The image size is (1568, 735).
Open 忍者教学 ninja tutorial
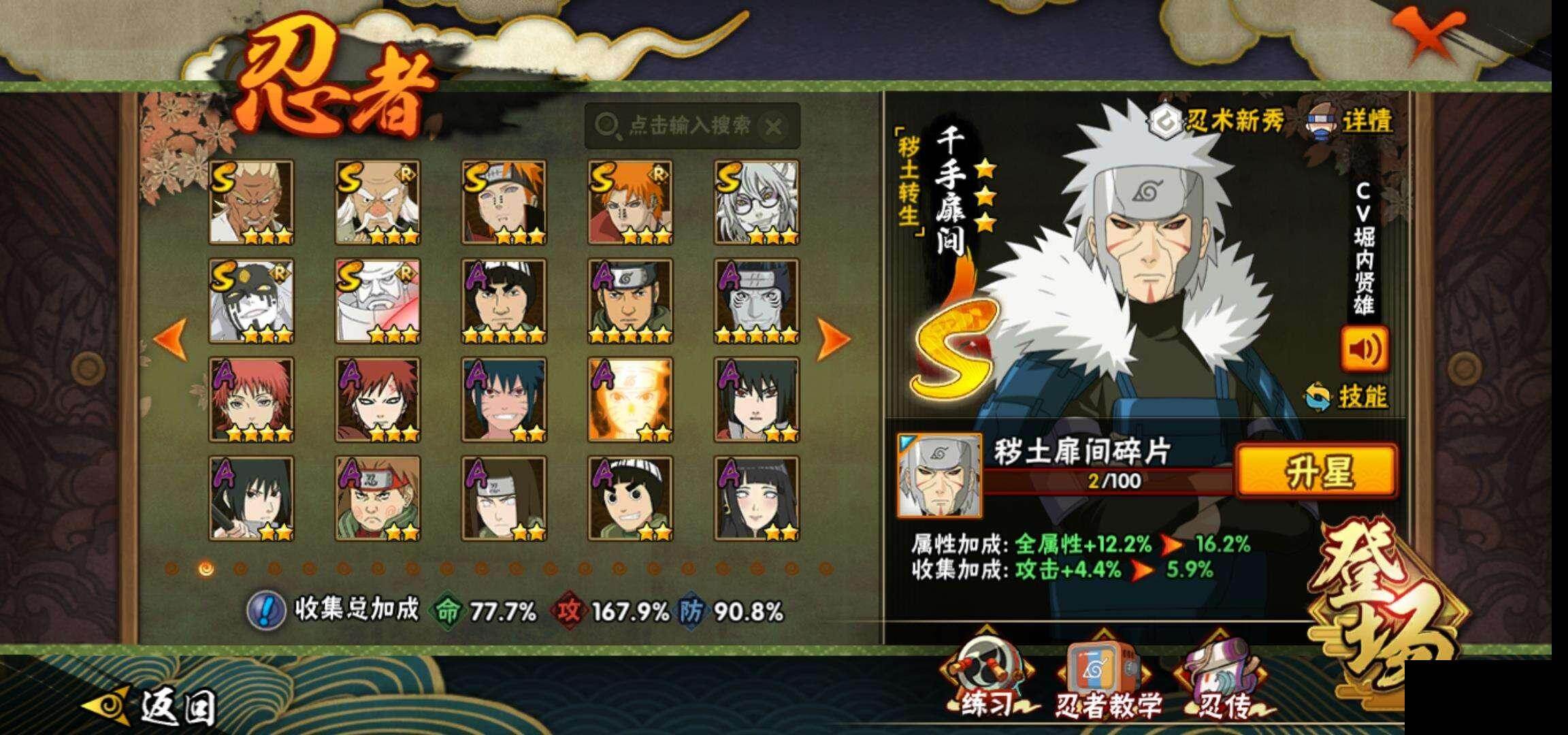(x=1108, y=683)
